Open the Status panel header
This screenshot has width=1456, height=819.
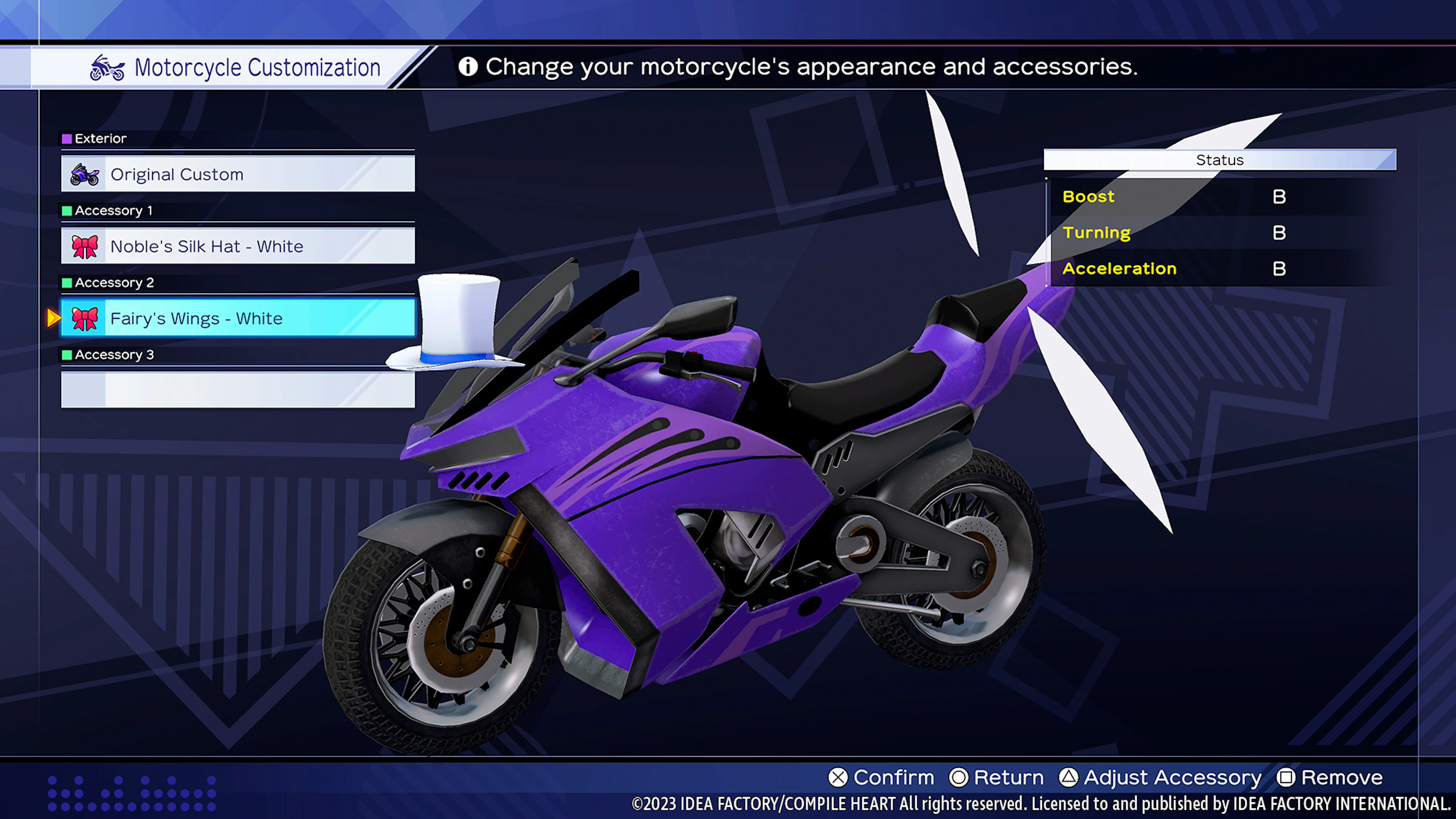[x=1219, y=160]
